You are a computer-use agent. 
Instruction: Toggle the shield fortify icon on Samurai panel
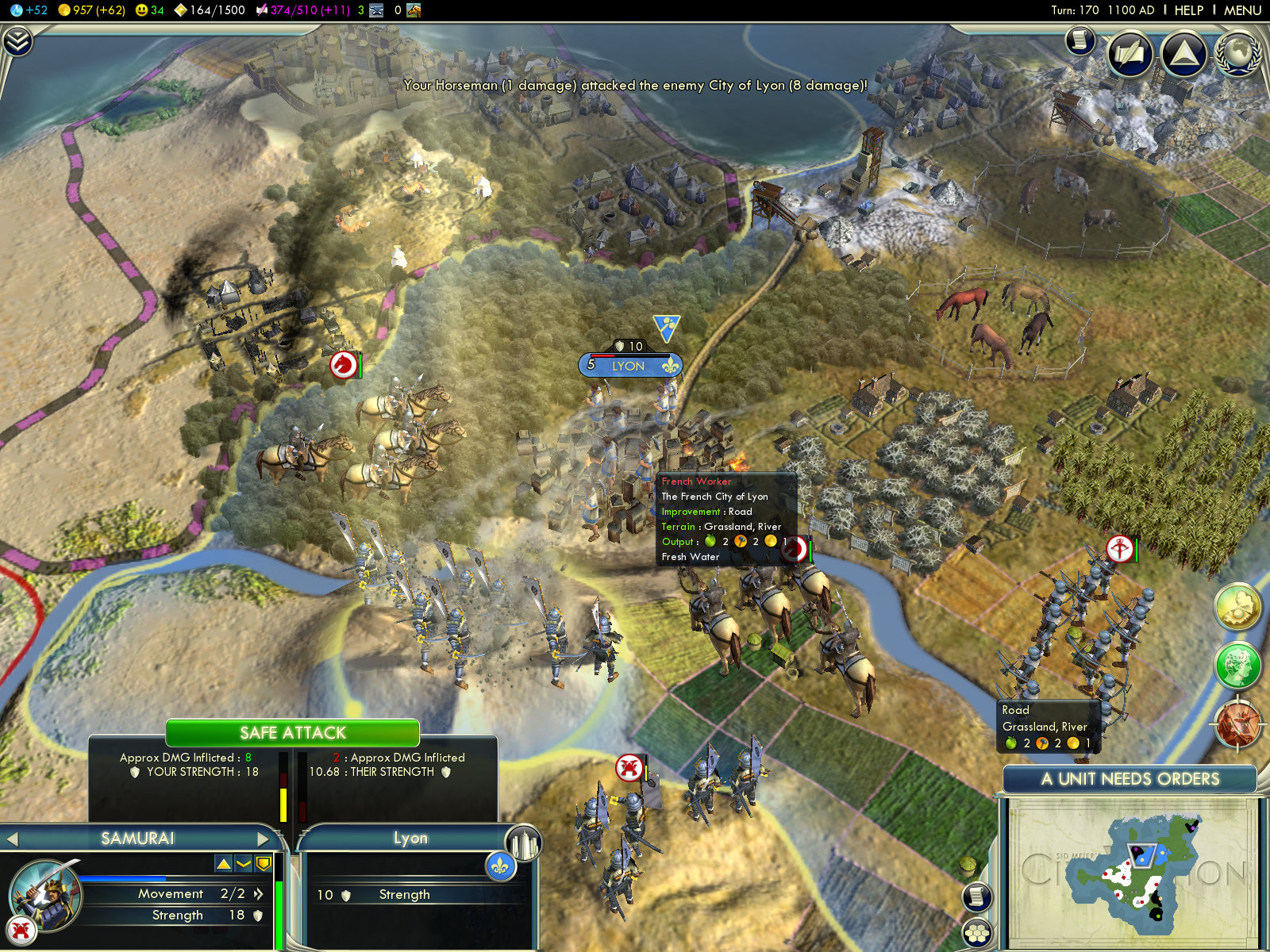[x=263, y=863]
